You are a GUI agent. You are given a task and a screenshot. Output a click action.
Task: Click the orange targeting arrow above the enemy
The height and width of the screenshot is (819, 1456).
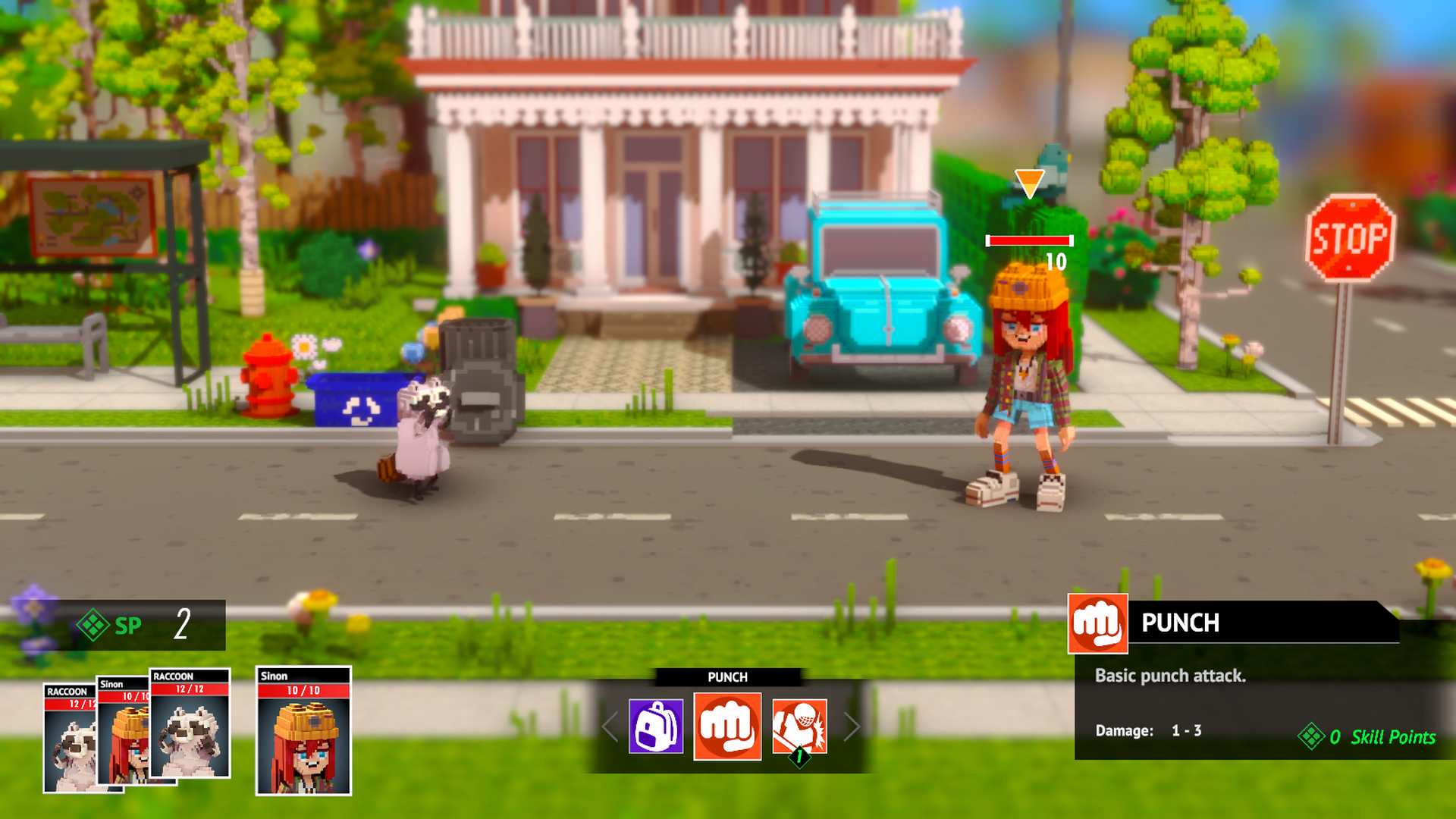pyautogui.click(x=1030, y=182)
